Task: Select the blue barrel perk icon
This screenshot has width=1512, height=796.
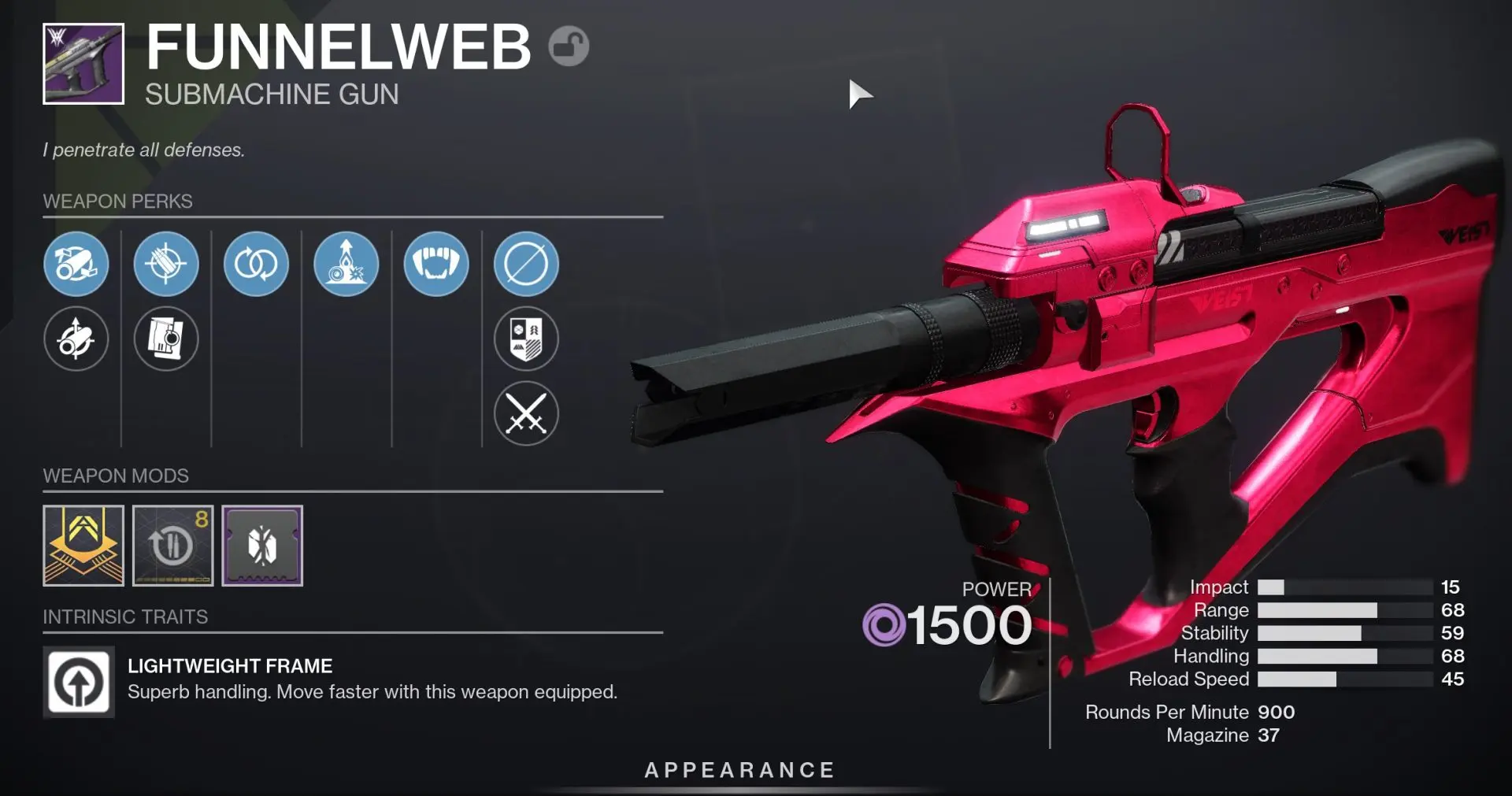Action: (76, 265)
